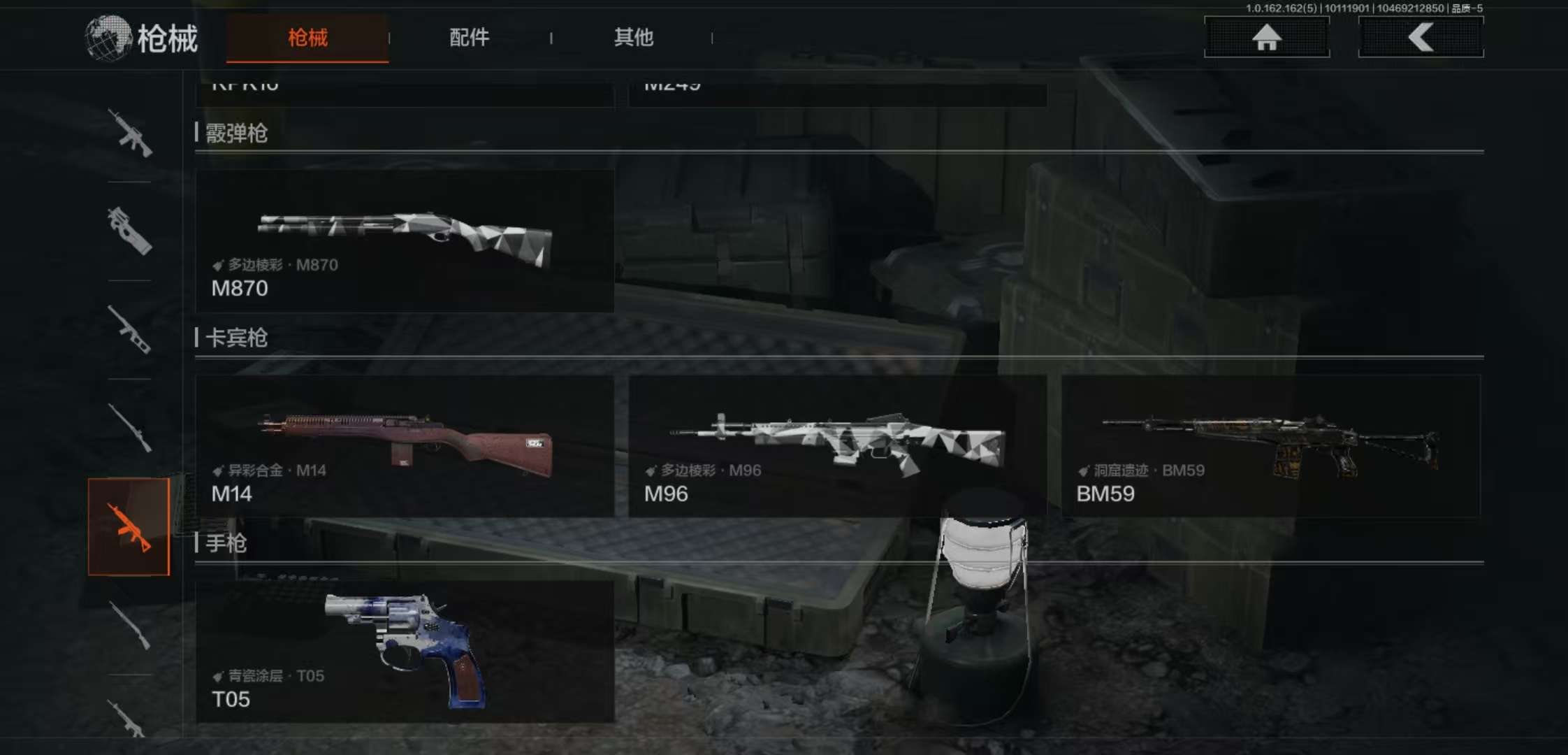The width and height of the screenshot is (1568, 755).
Task: Go to the home screen
Action: point(1266,37)
